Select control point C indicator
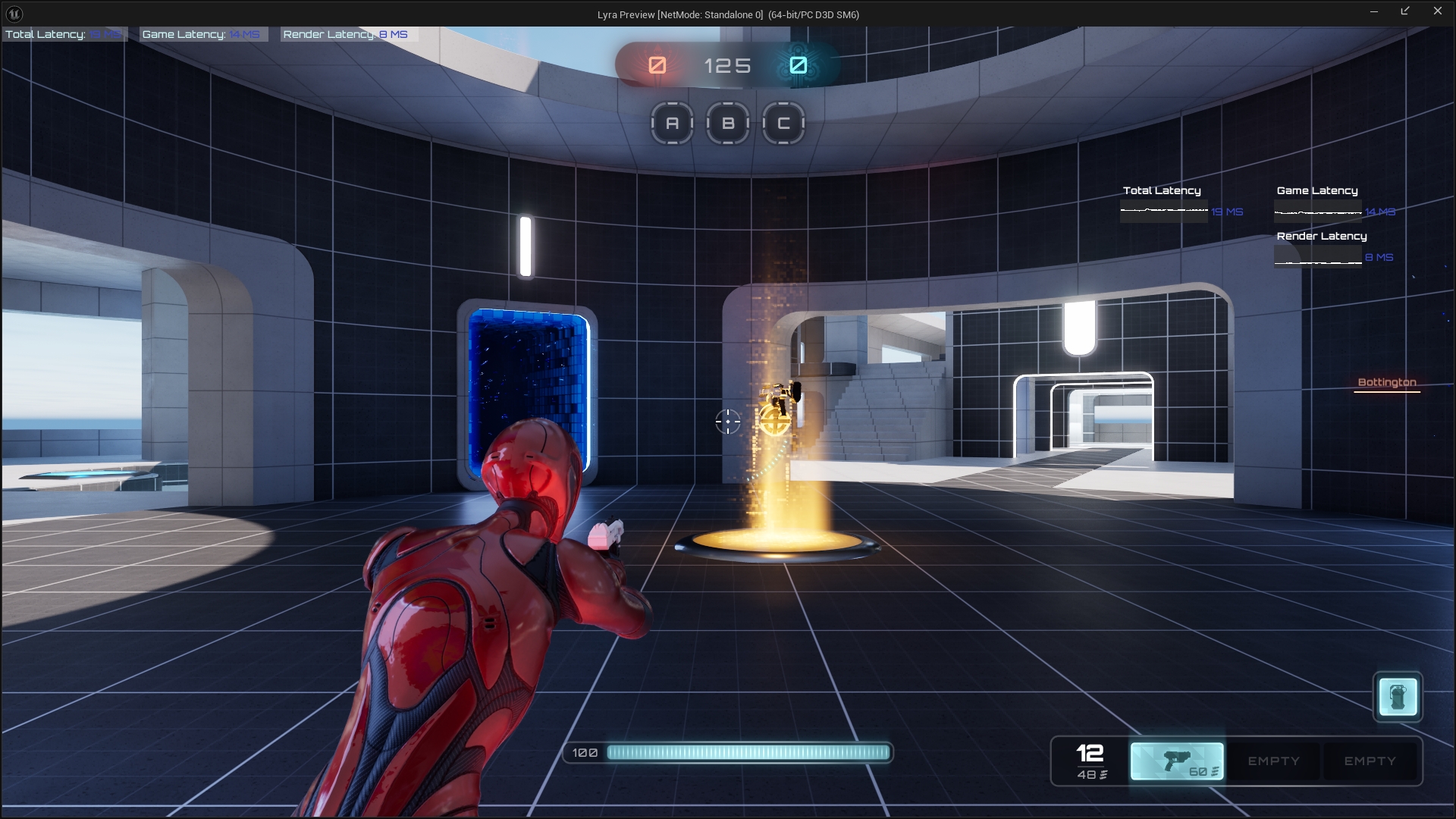 pyautogui.click(x=783, y=123)
